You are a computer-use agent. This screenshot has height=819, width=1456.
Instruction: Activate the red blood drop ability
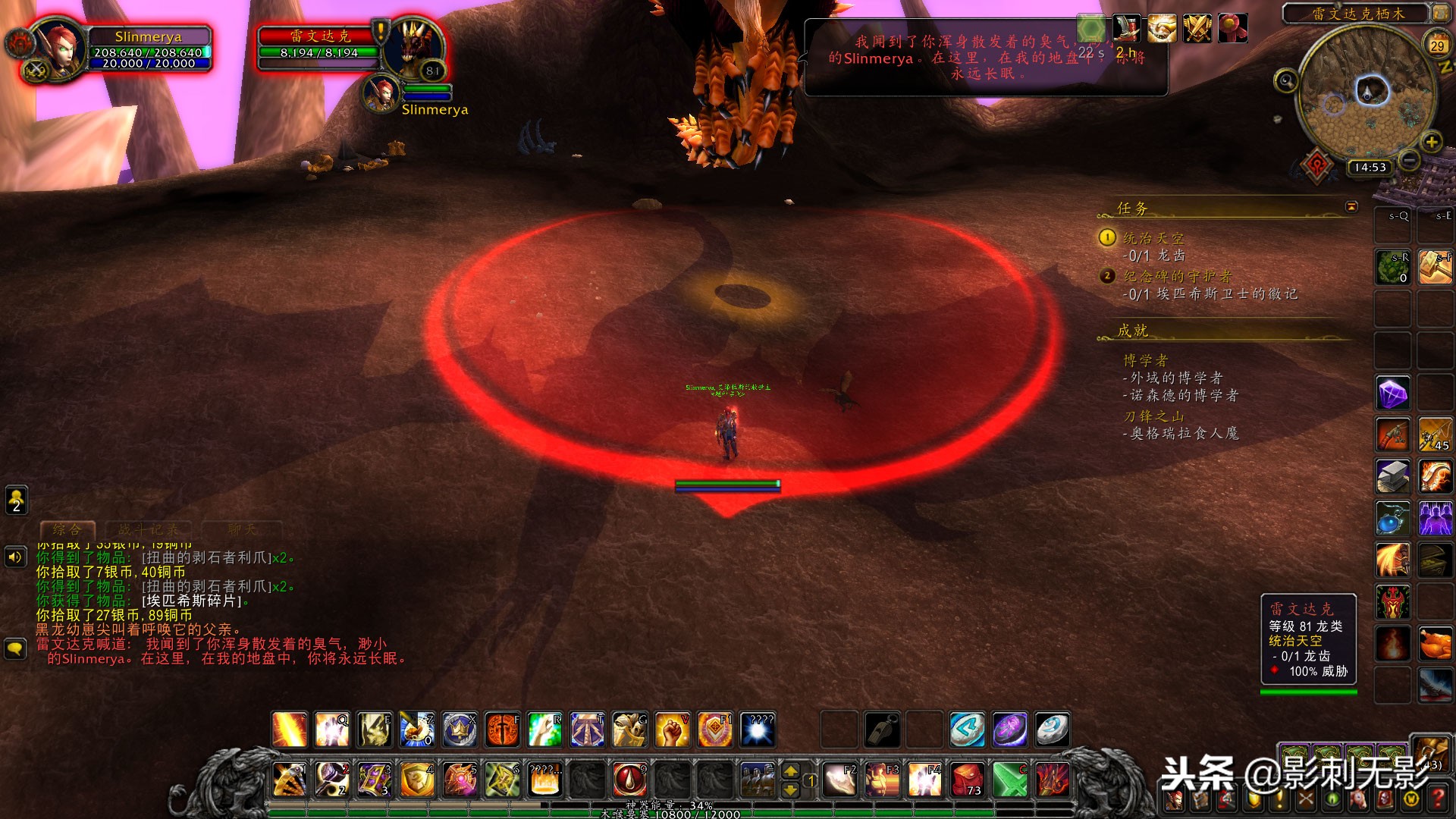(x=629, y=779)
